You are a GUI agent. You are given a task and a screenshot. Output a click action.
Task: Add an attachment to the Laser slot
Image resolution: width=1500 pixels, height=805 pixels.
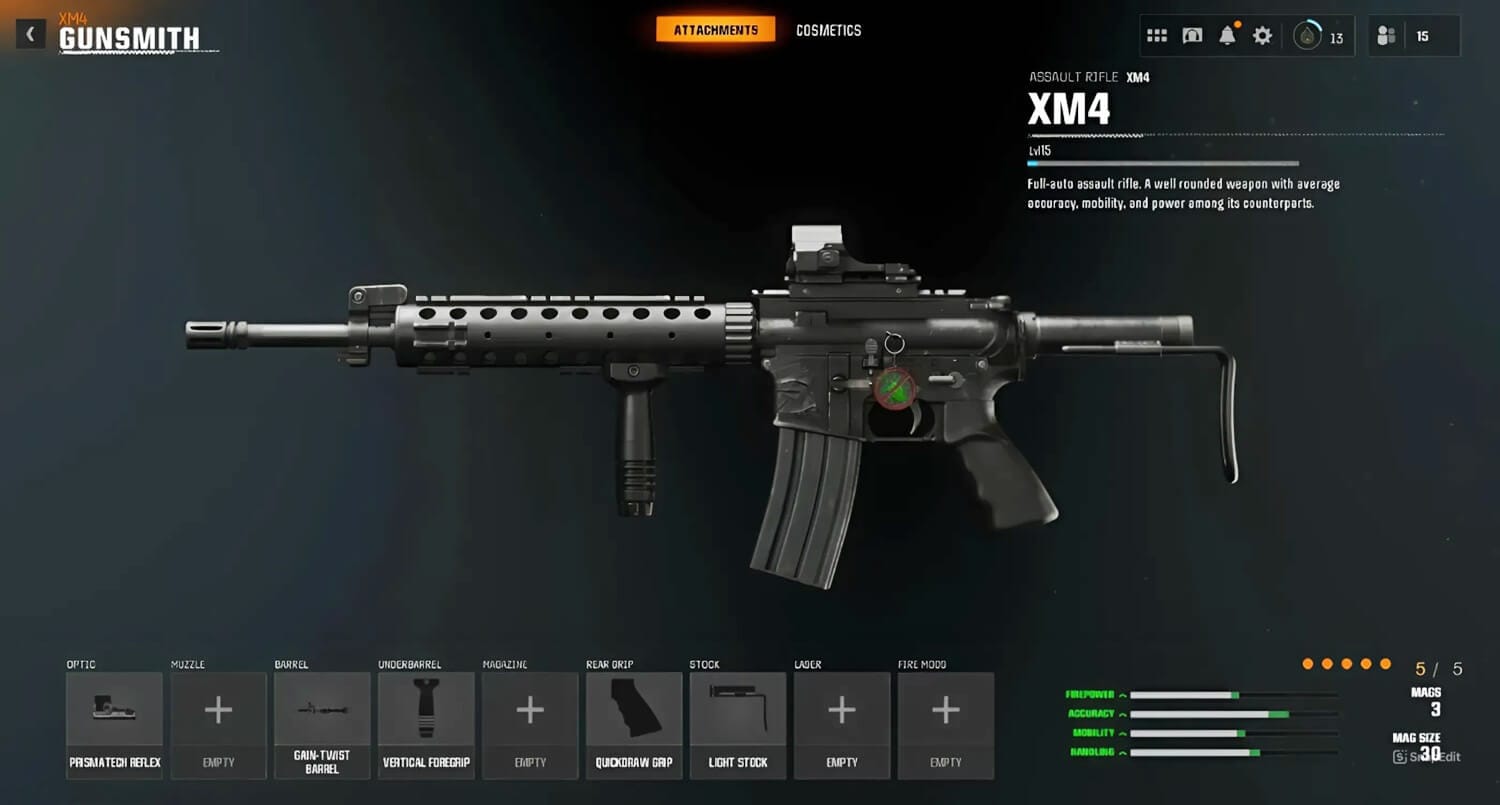pos(842,725)
